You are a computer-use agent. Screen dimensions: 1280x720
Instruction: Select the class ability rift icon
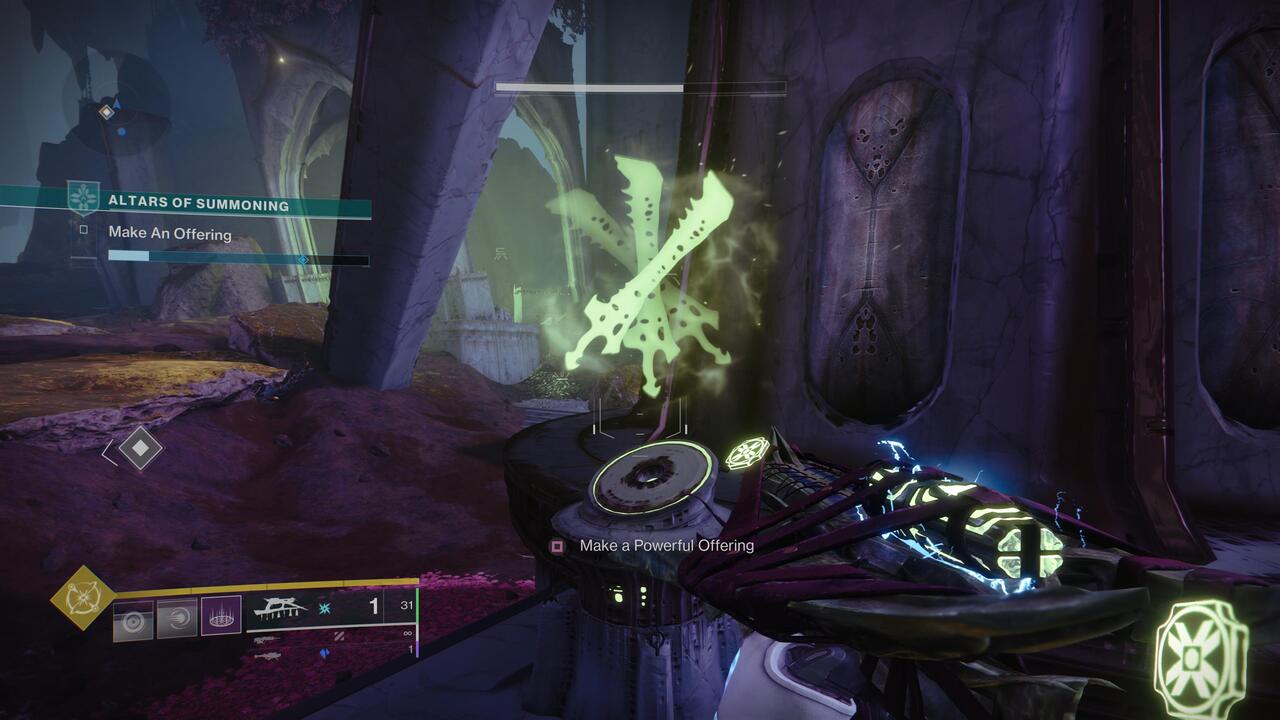pos(221,616)
